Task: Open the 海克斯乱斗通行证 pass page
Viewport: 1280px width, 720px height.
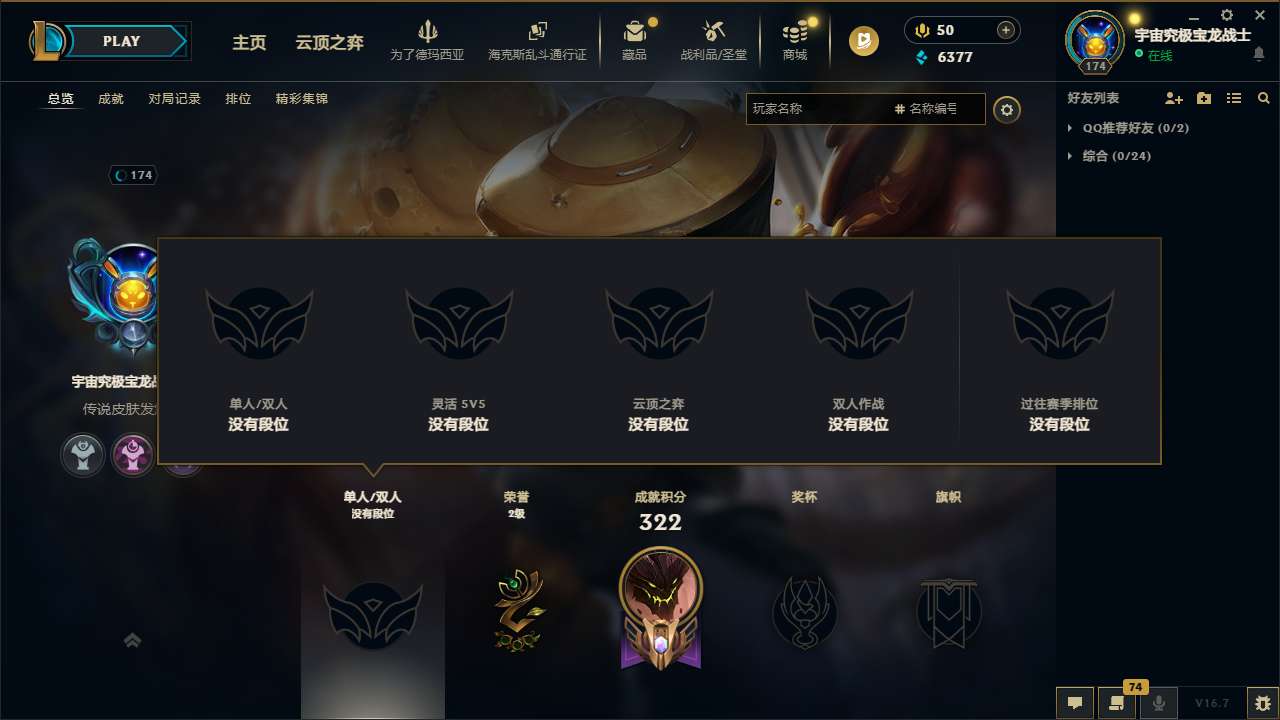Action: tap(538, 41)
